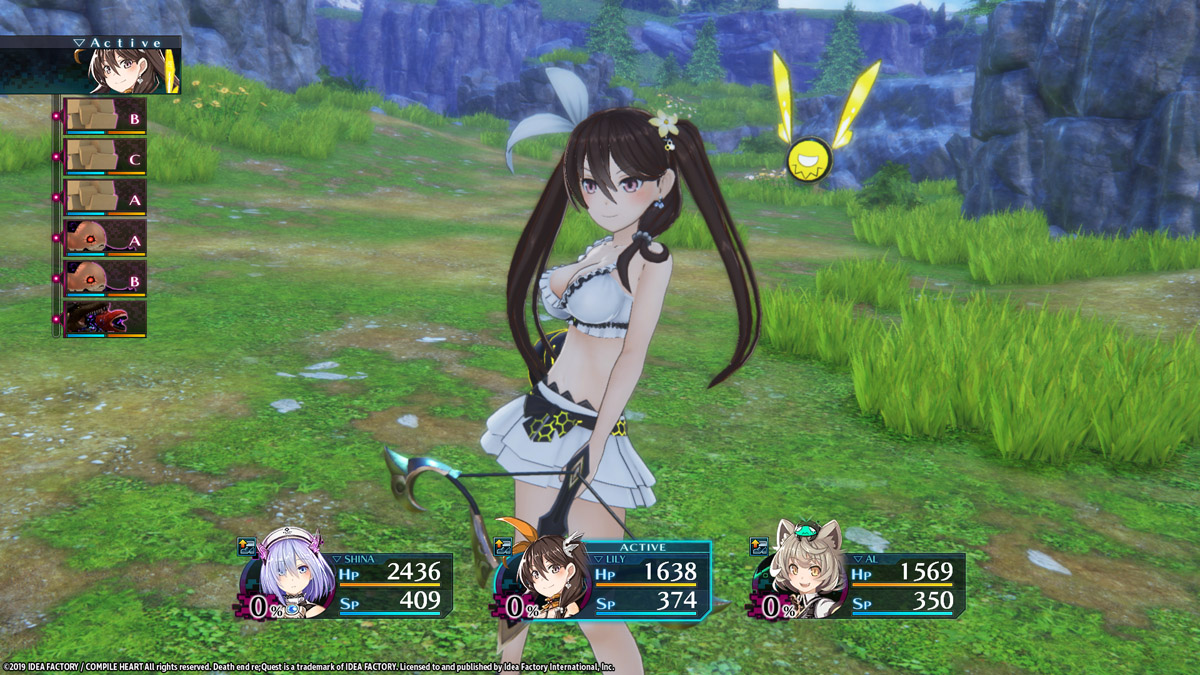Viewport: 1200px width, 675px height.
Task: Select the stone block enemy C turn entry
Action: click(105, 157)
